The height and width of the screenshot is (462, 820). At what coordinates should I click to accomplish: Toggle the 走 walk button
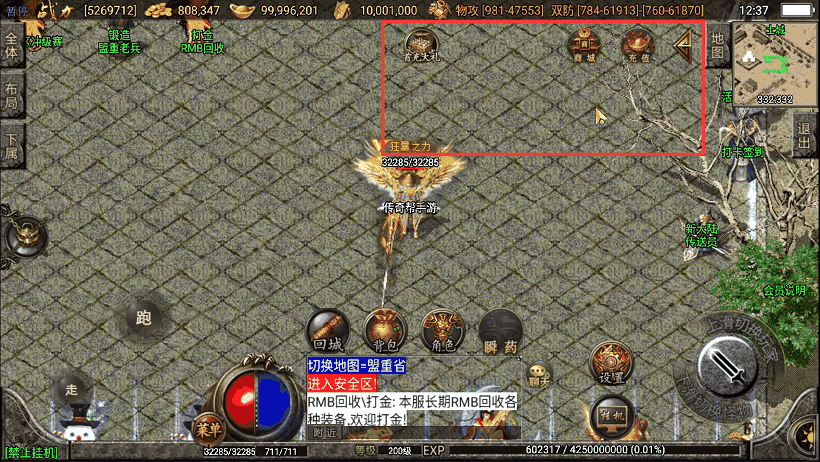click(x=71, y=388)
